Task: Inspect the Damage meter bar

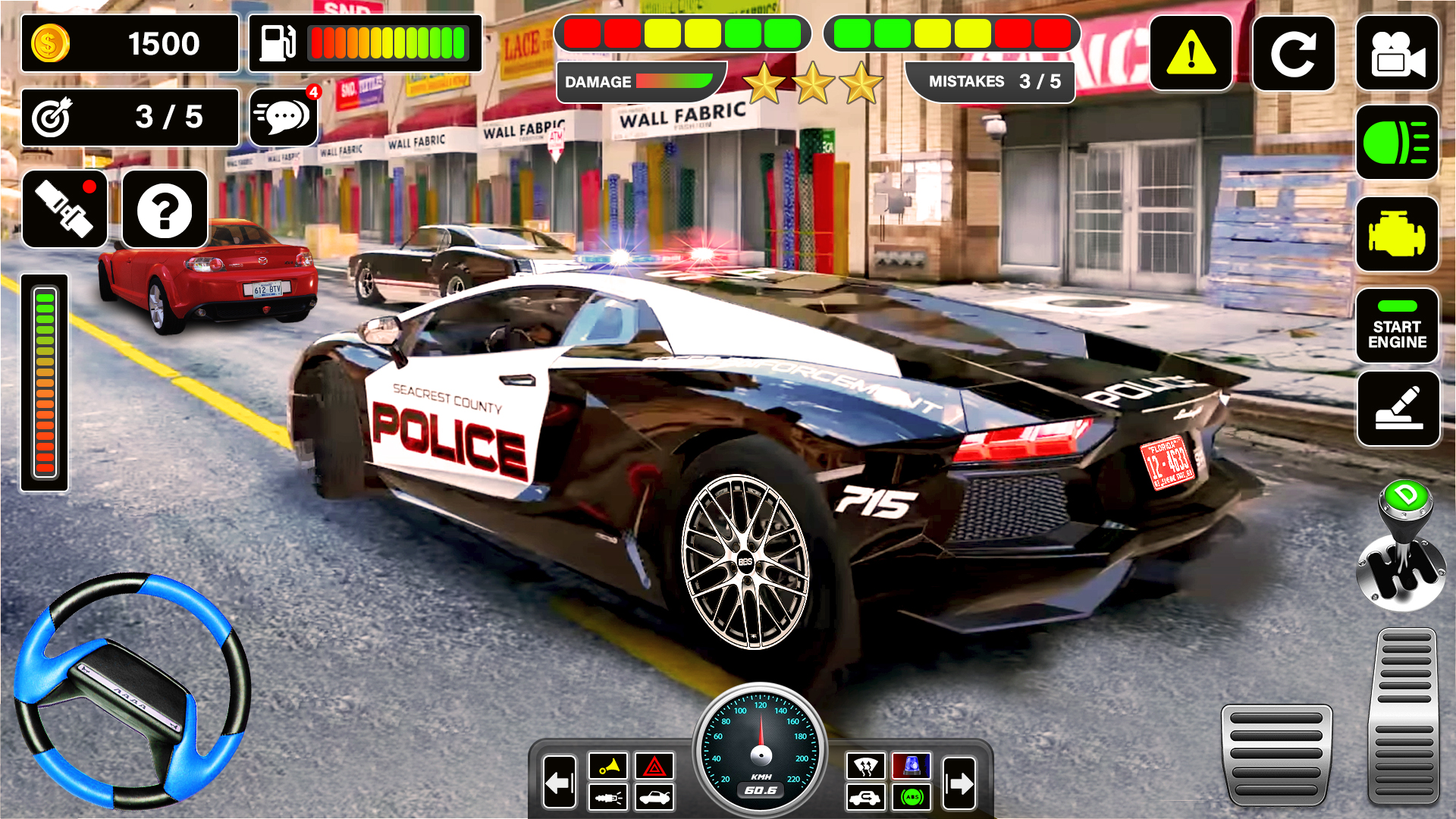Action: 641,82
